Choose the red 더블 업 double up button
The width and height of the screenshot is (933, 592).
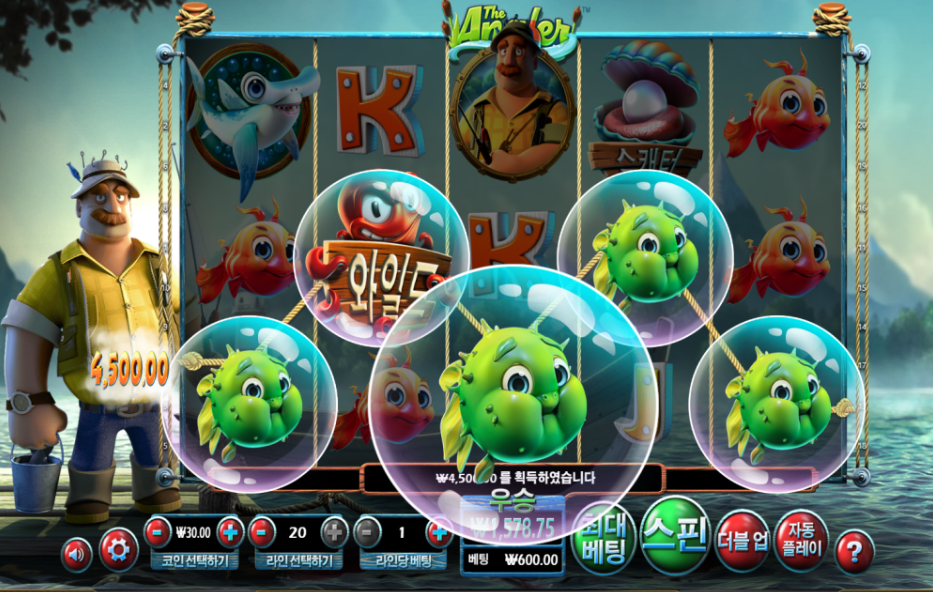[x=741, y=540]
